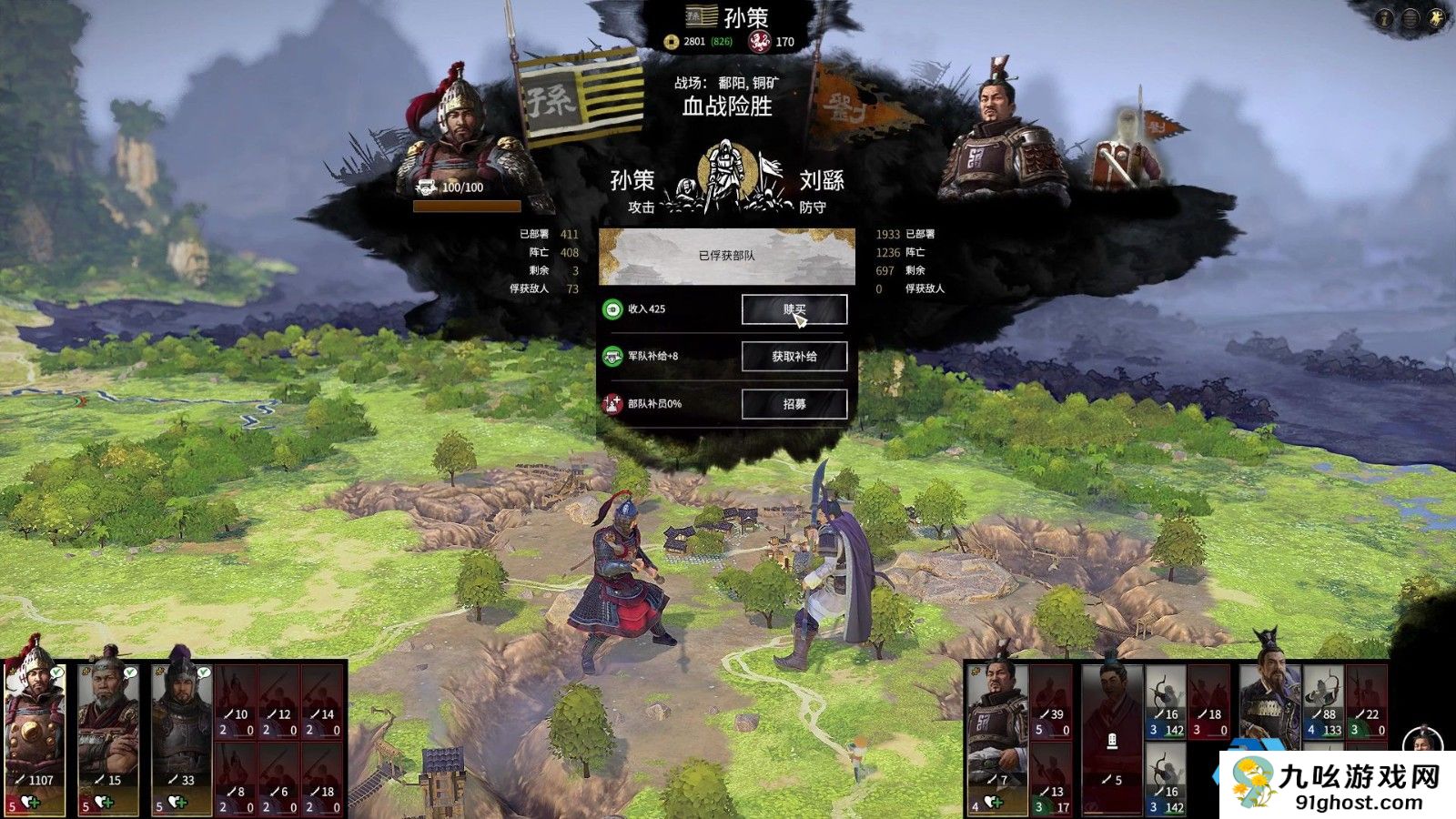
Task: Open the information icon in the top corner
Action: click(1385, 18)
